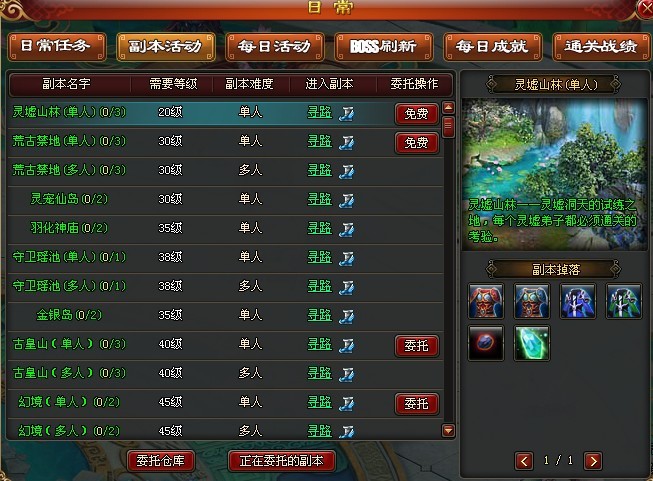
Task: Click 寻路 link for 羽化神庙
Action: tap(319, 229)
